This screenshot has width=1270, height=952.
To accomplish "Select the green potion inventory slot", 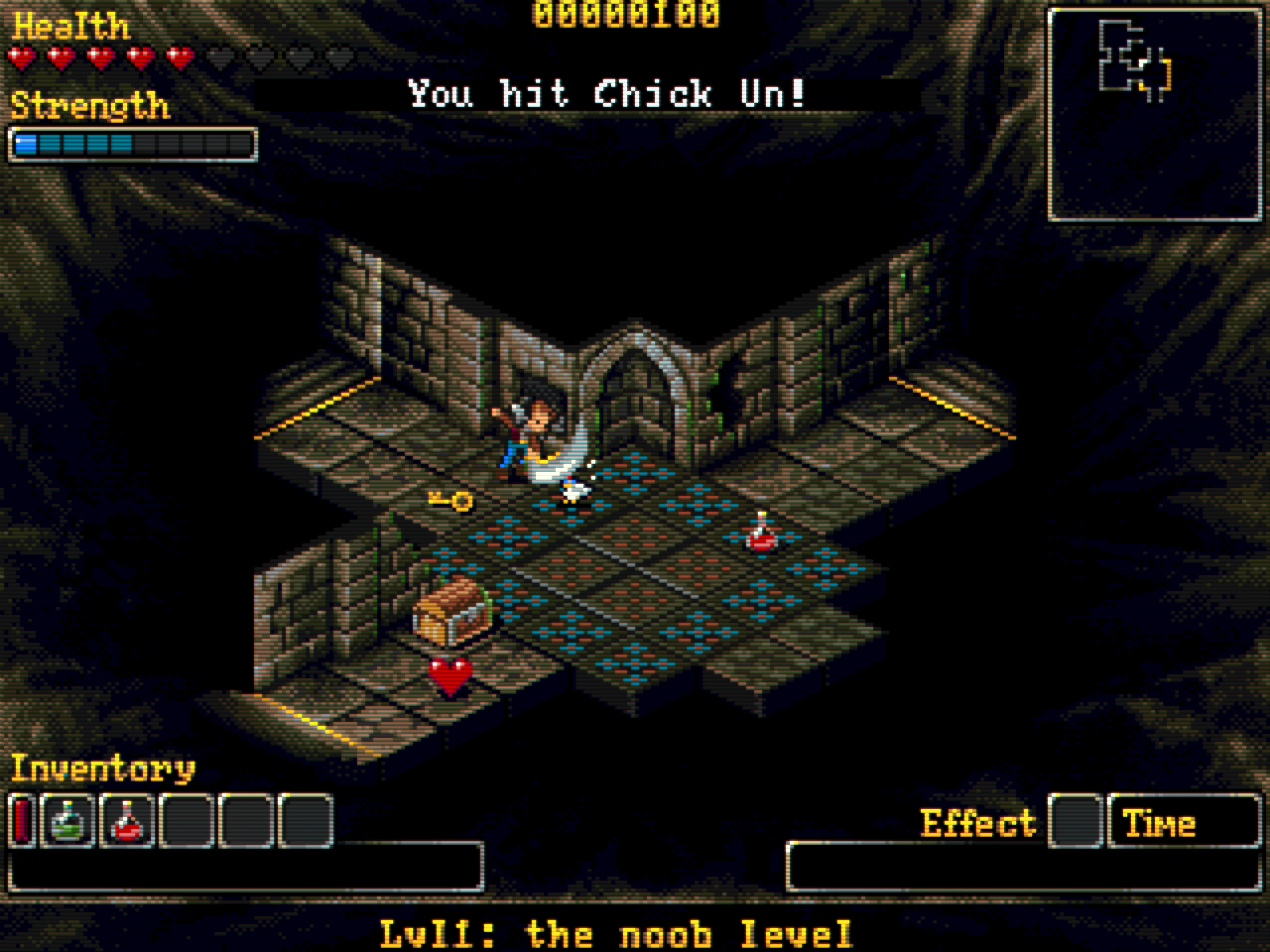I will coord(68,821).
